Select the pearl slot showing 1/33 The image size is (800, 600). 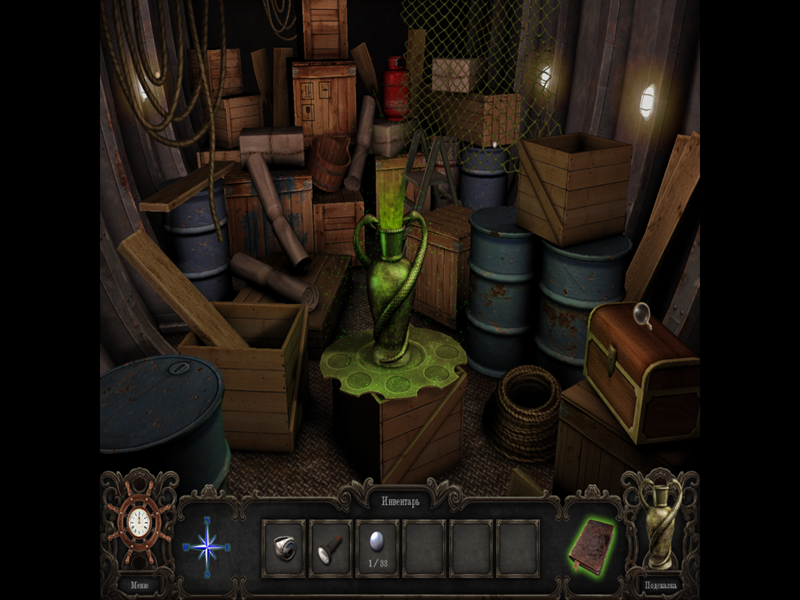click(x=377, y=545)
